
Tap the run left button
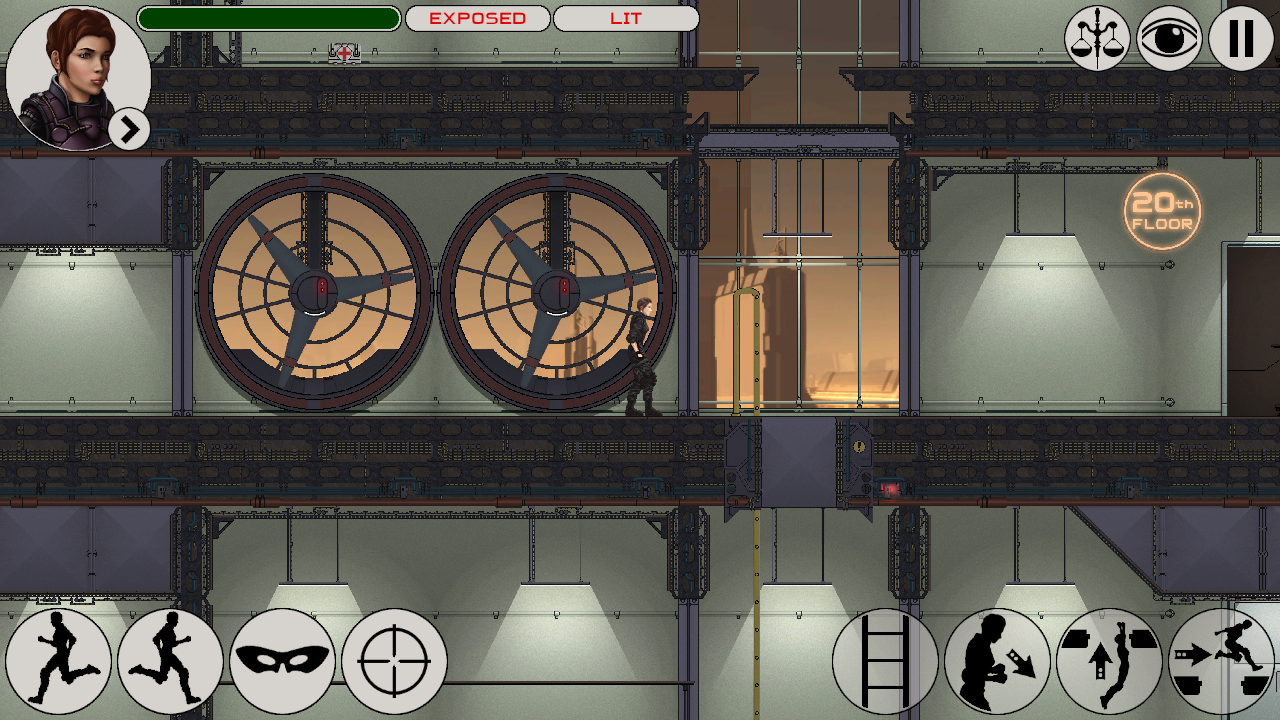point(58,661)
